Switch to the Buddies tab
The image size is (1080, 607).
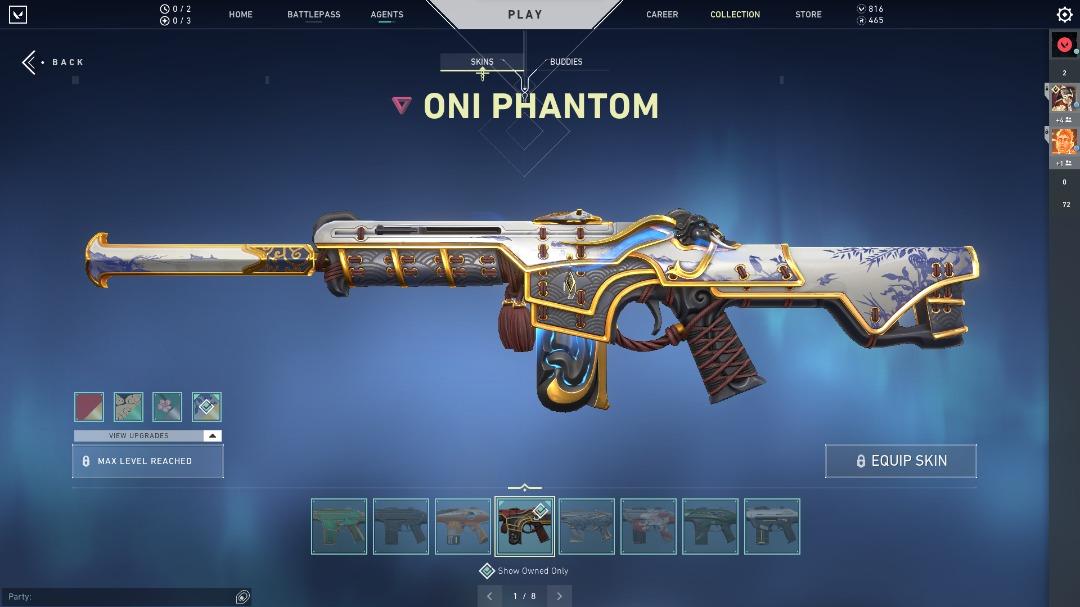tap(565, 62)
